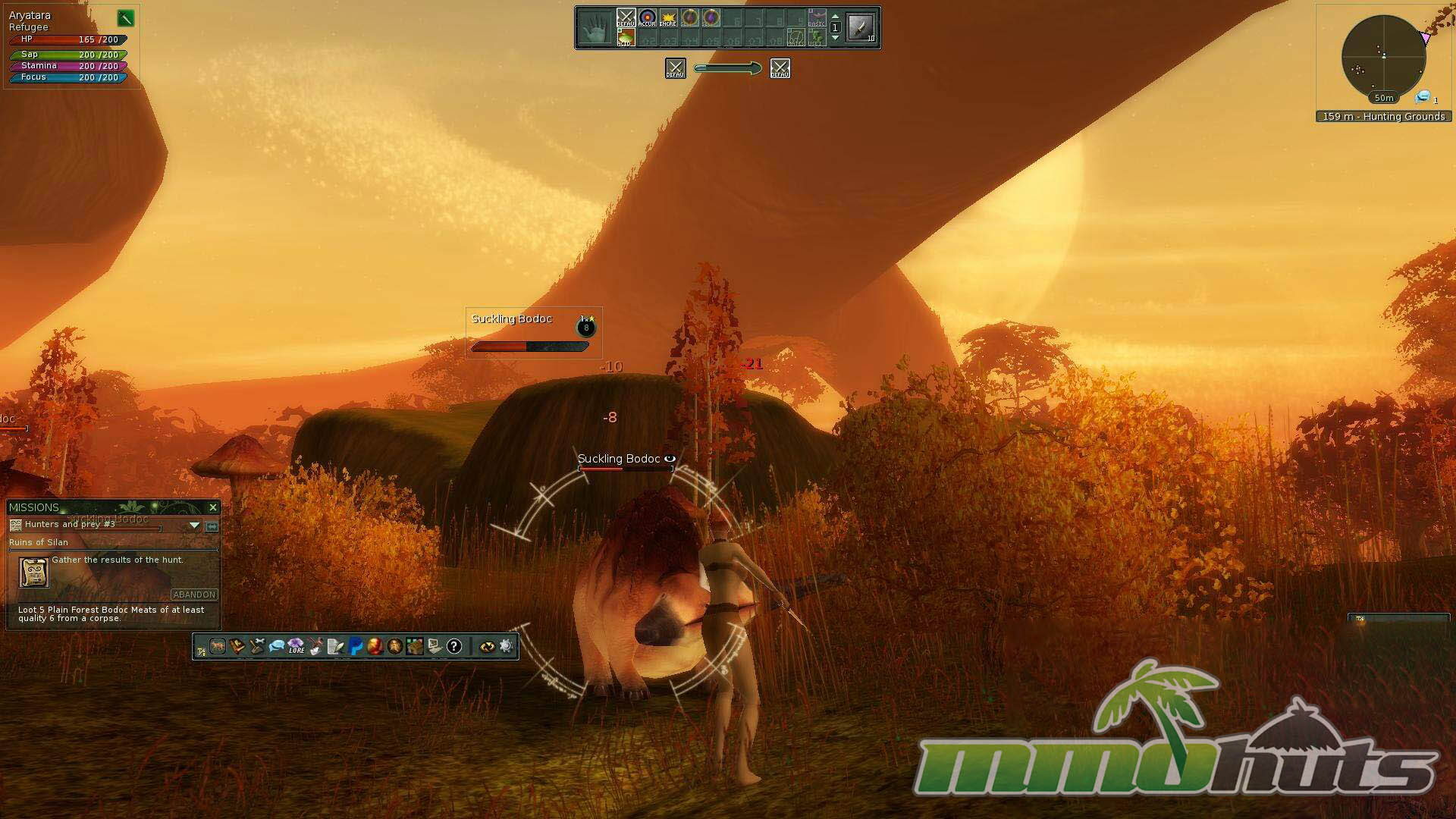This screenshot has width=1456, height=819.
Task: Select the equipped dagger weapon slot
Action: pos(861,28)
